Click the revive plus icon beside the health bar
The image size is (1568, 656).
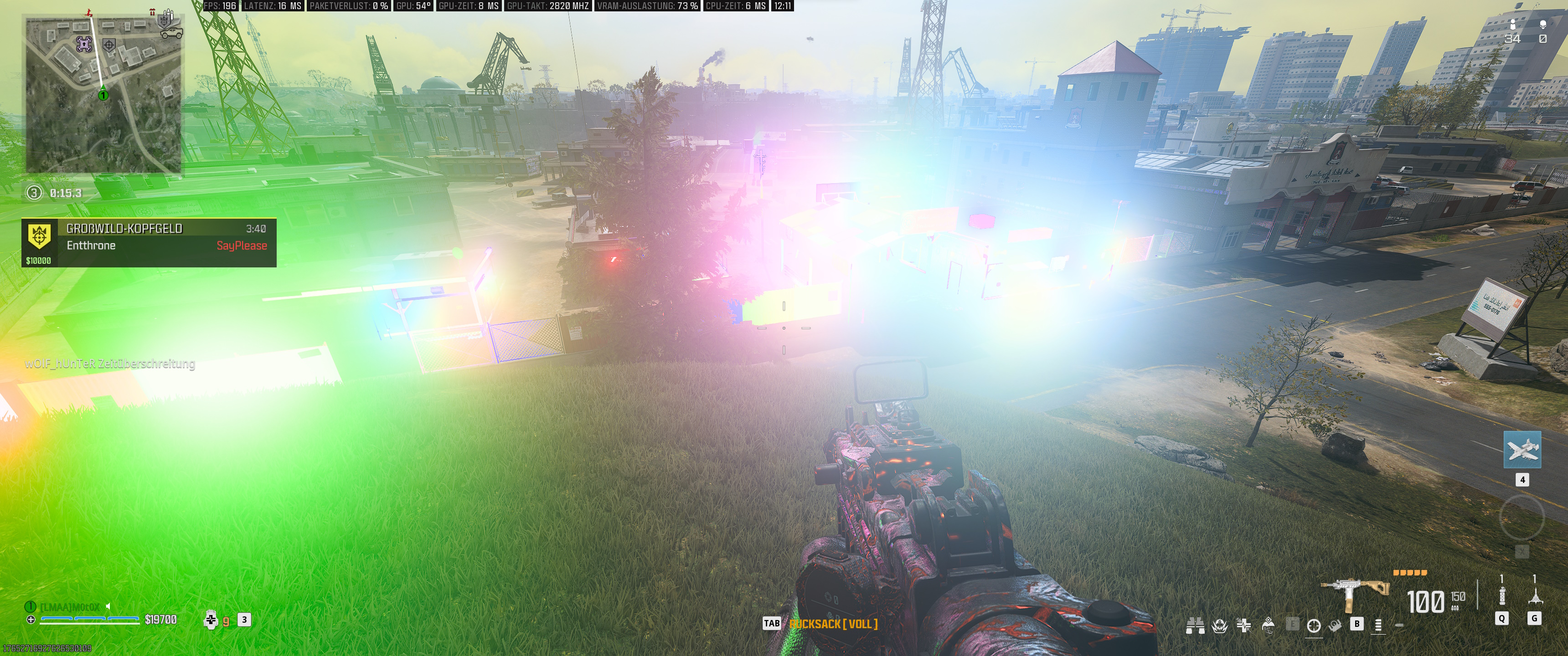31,620
